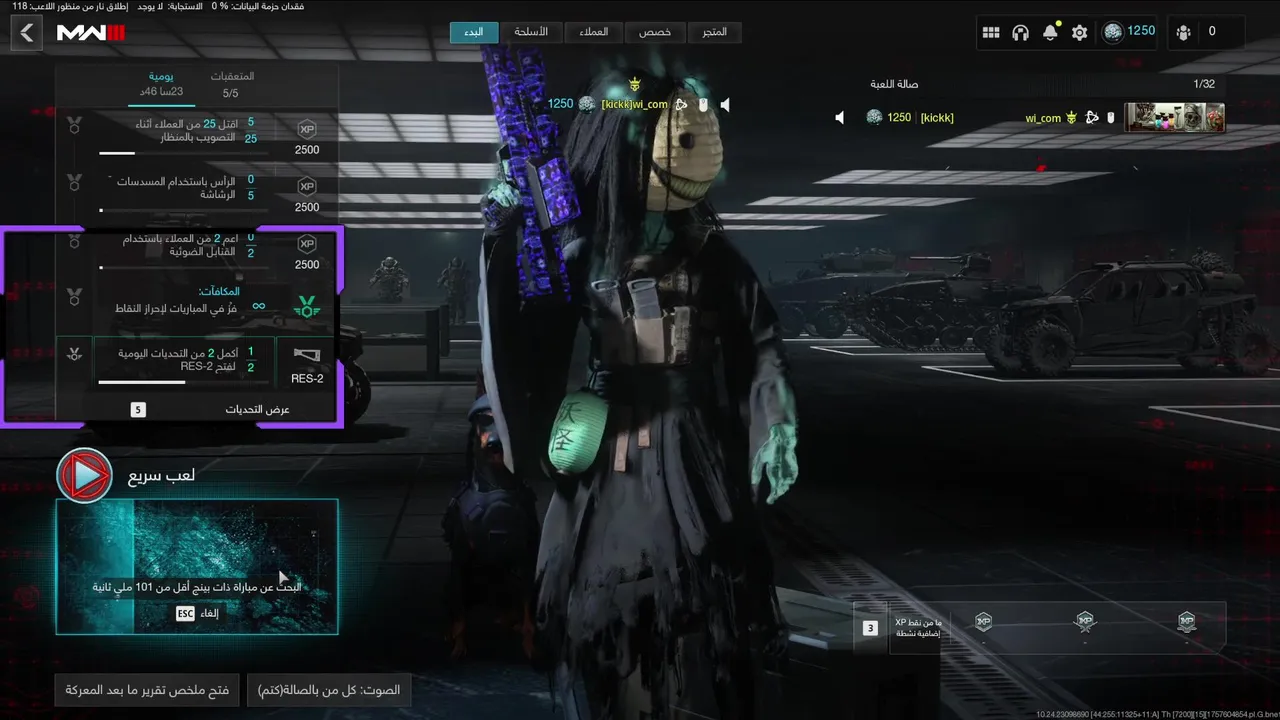This screenshot has width=1280, height=720.
Task: Open the social friends counter
Action: [x=1197, y=32]
